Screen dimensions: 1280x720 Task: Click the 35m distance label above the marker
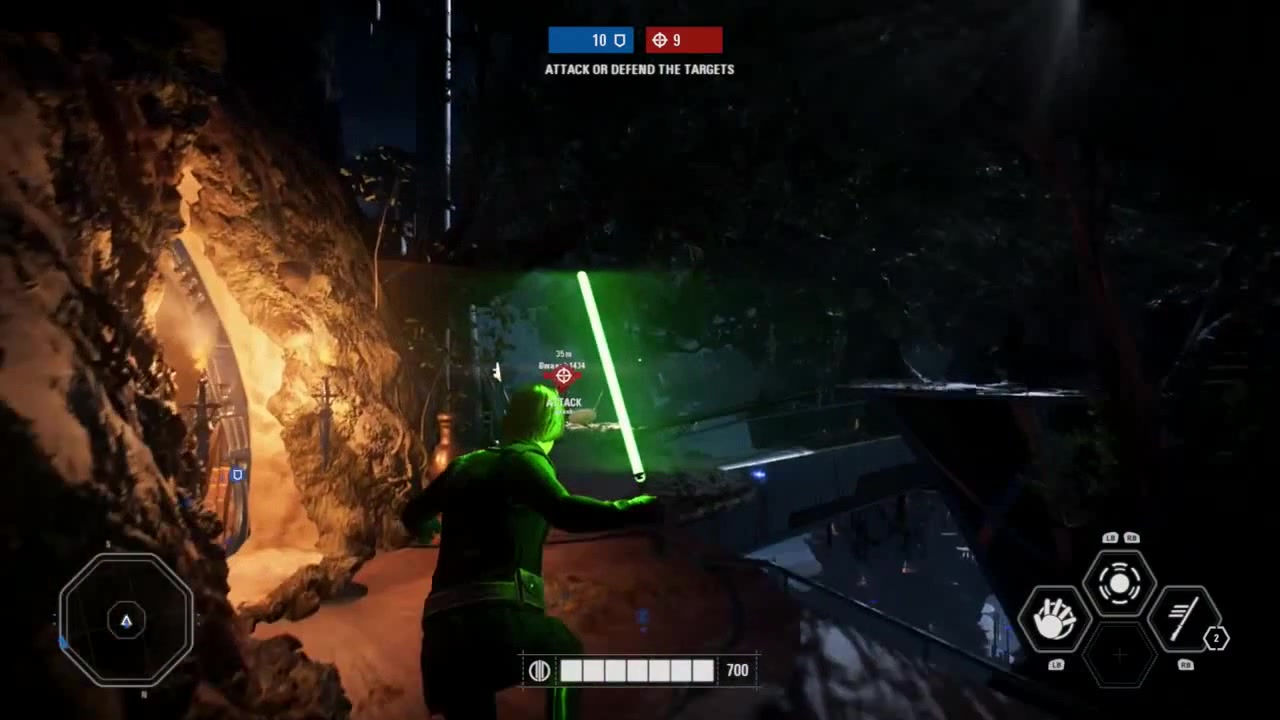pos(562,353)
